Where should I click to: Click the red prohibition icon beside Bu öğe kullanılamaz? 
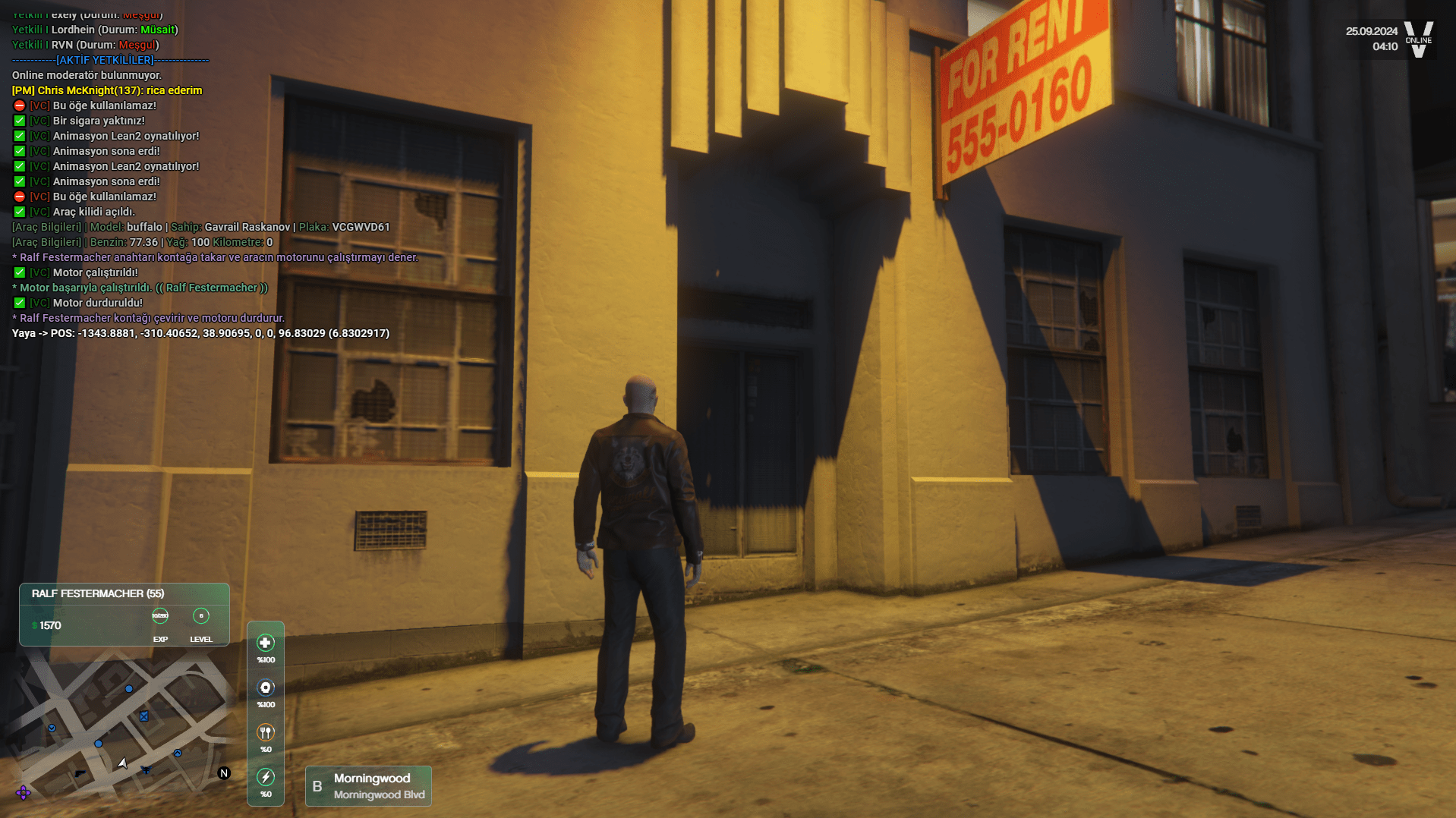tap(18, 105)
